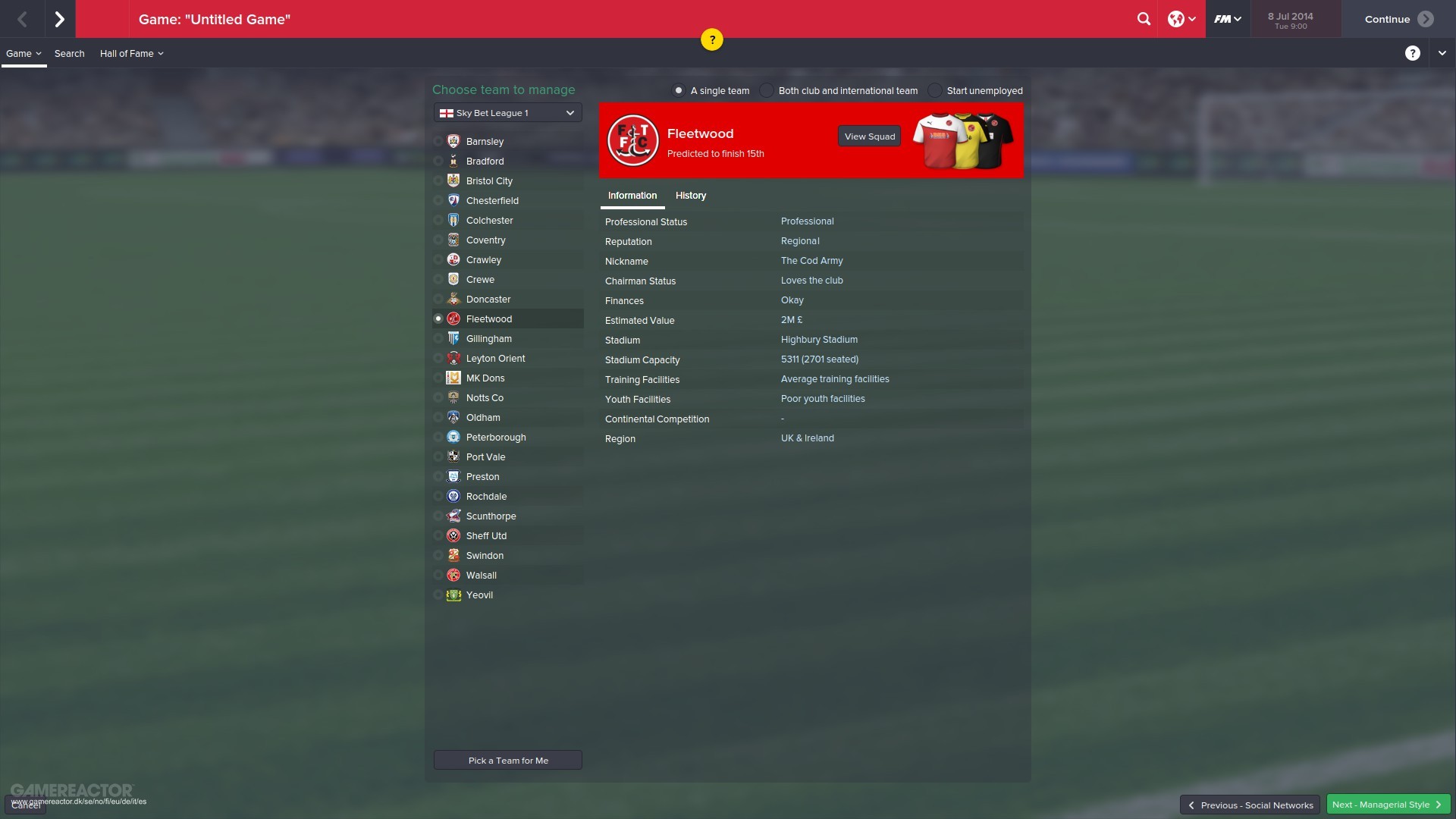Image resolution: width=1456 pixels, height=819 pixels.
Task: Open the in-game search magnifier
Action: coord(1144,18)
